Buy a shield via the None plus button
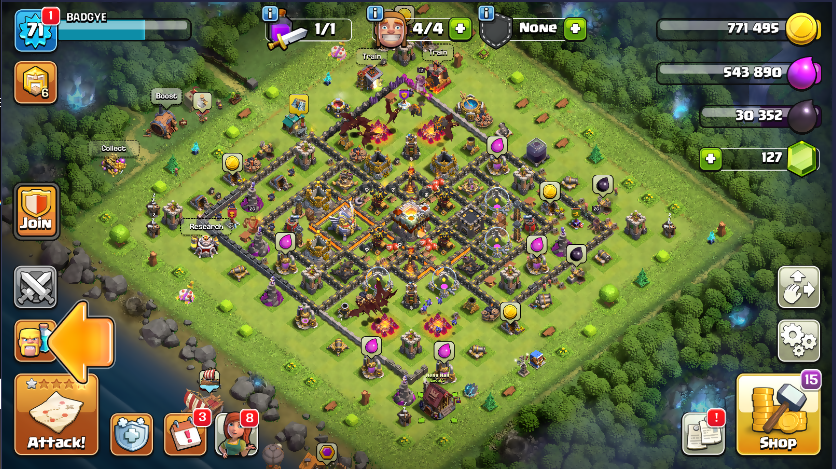 pyautogui.click(x=574, y=29)
